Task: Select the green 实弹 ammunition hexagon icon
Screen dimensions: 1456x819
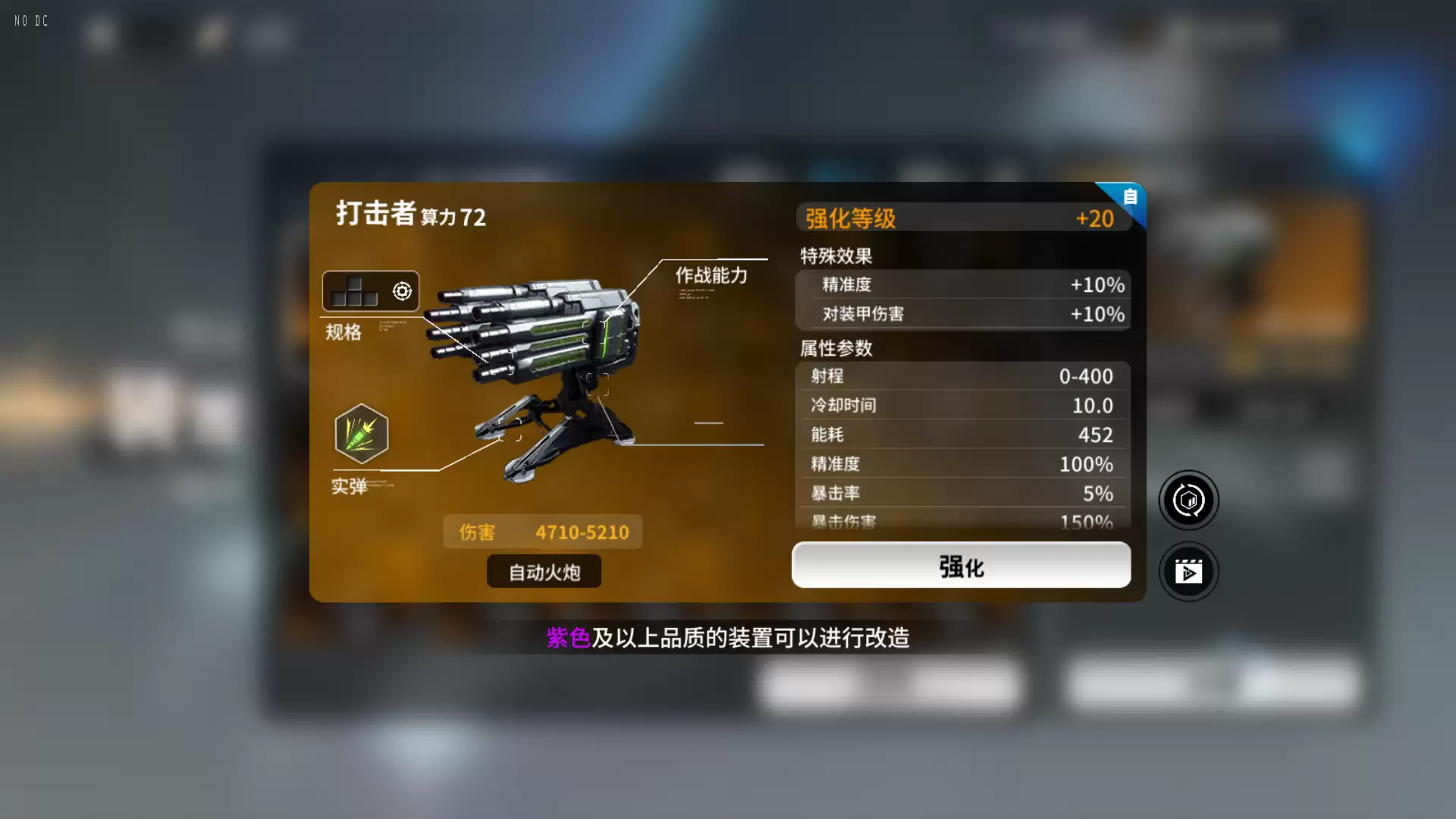Action: [x=362, y=433]
